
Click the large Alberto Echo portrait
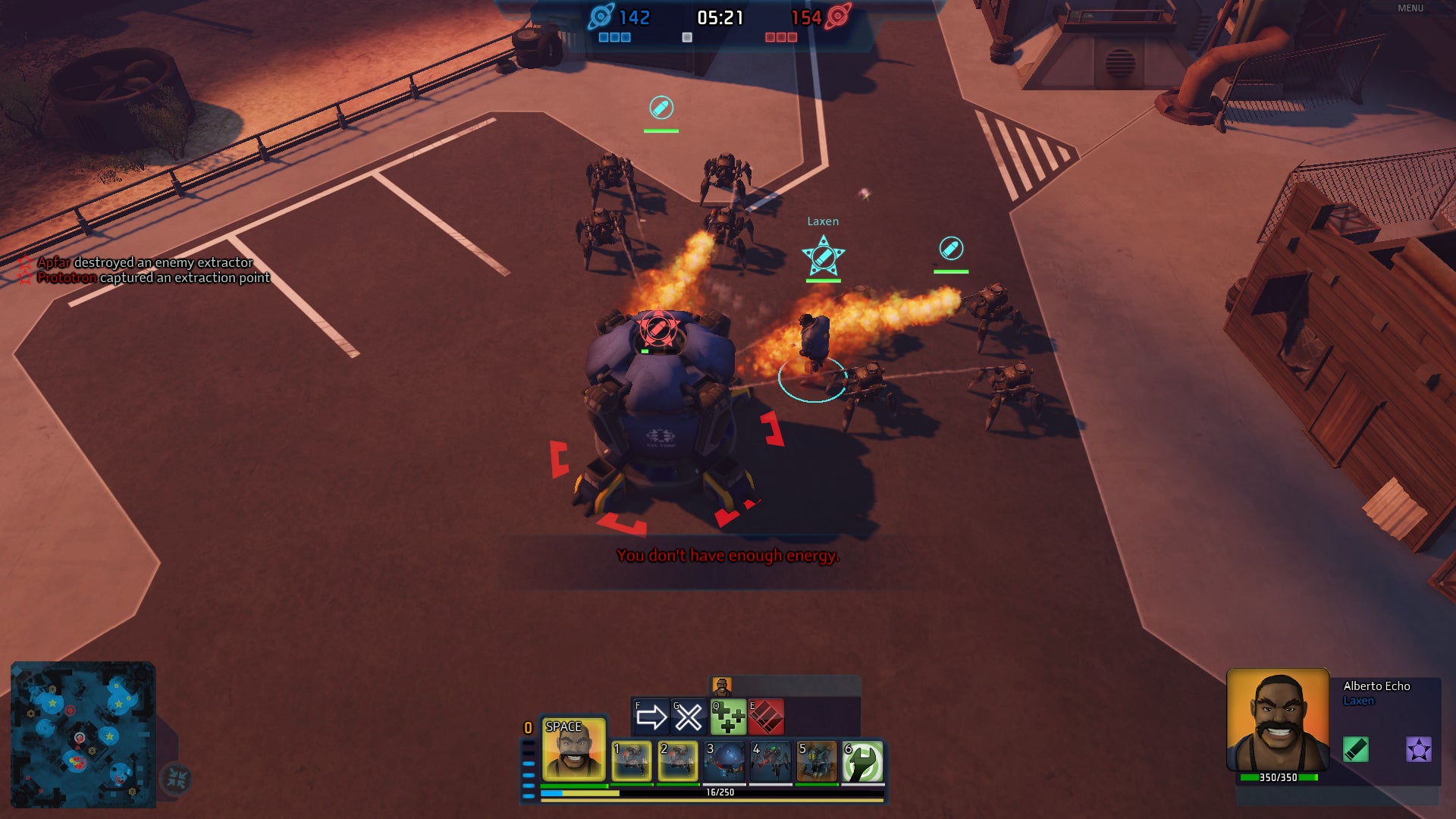(1278, 719)
